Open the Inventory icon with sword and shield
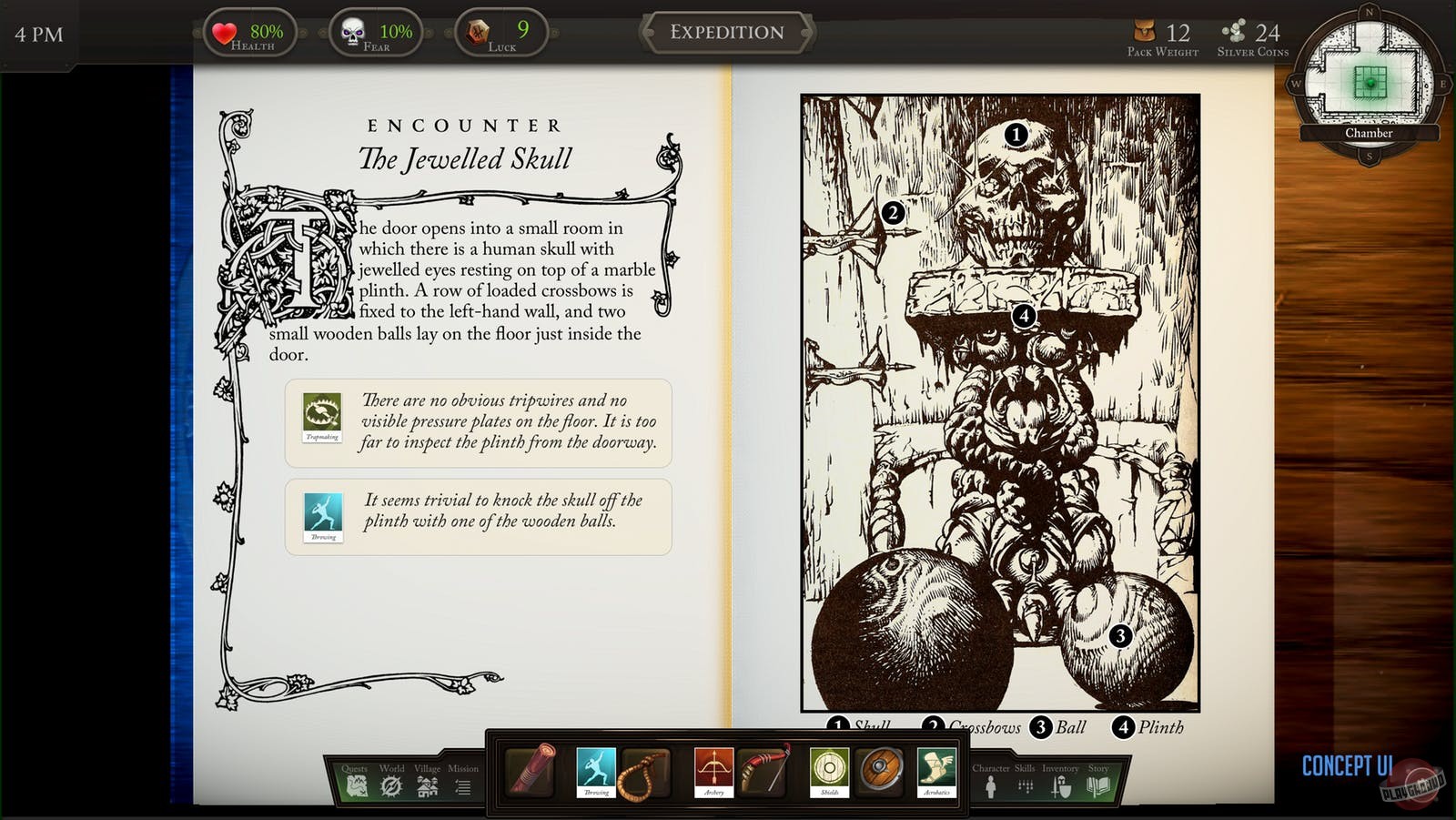This screenshot has width=1456, height=820. (1062, 787)
